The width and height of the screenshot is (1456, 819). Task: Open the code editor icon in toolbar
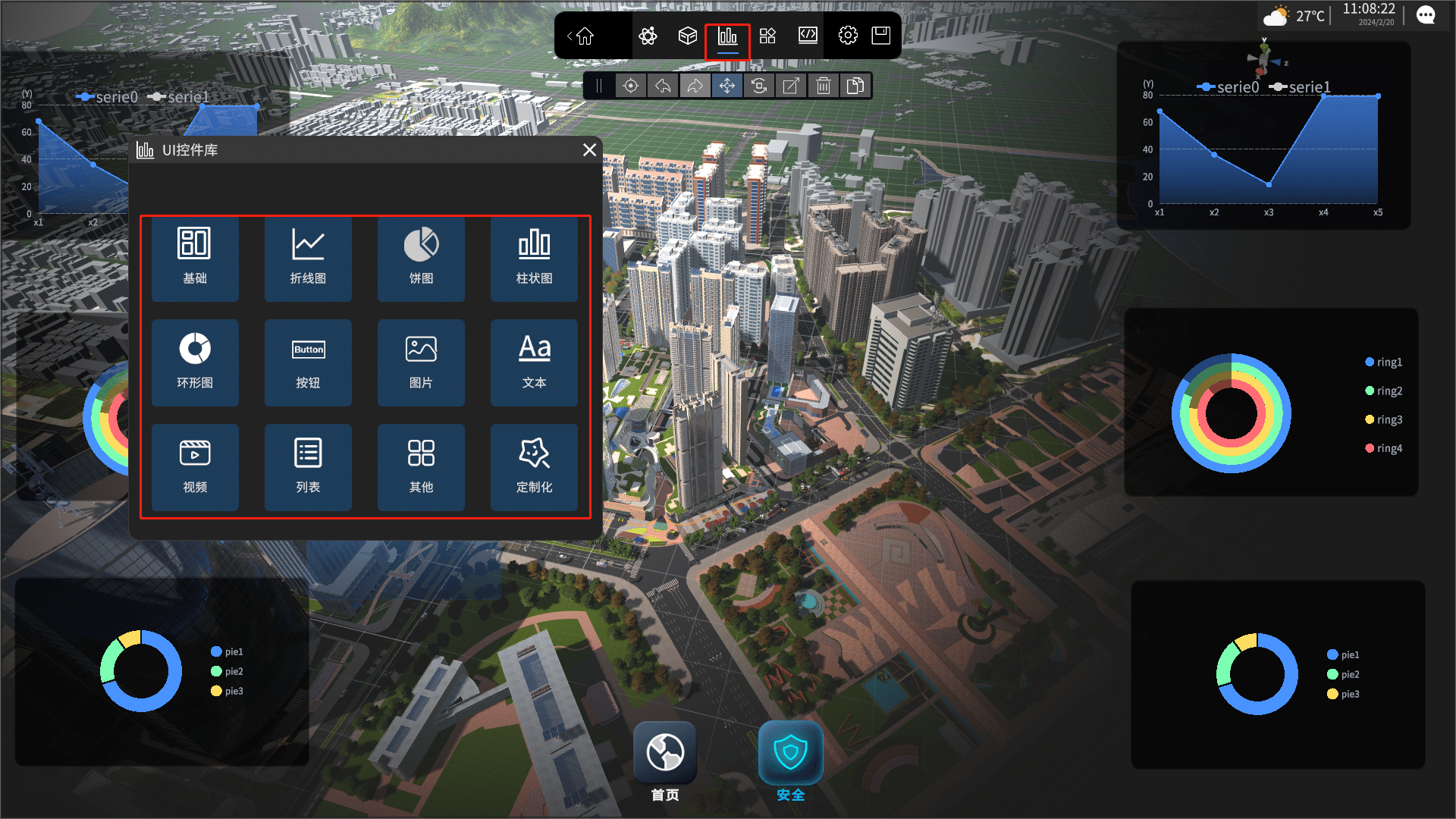point(808,36)
